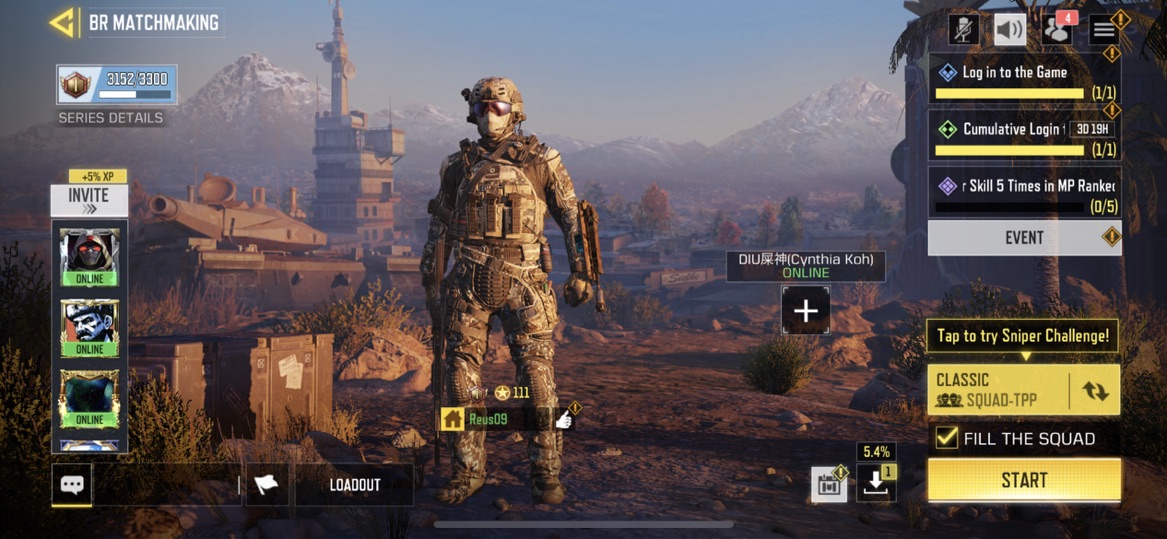Add a teammate with the plus slot

(805, 310)
